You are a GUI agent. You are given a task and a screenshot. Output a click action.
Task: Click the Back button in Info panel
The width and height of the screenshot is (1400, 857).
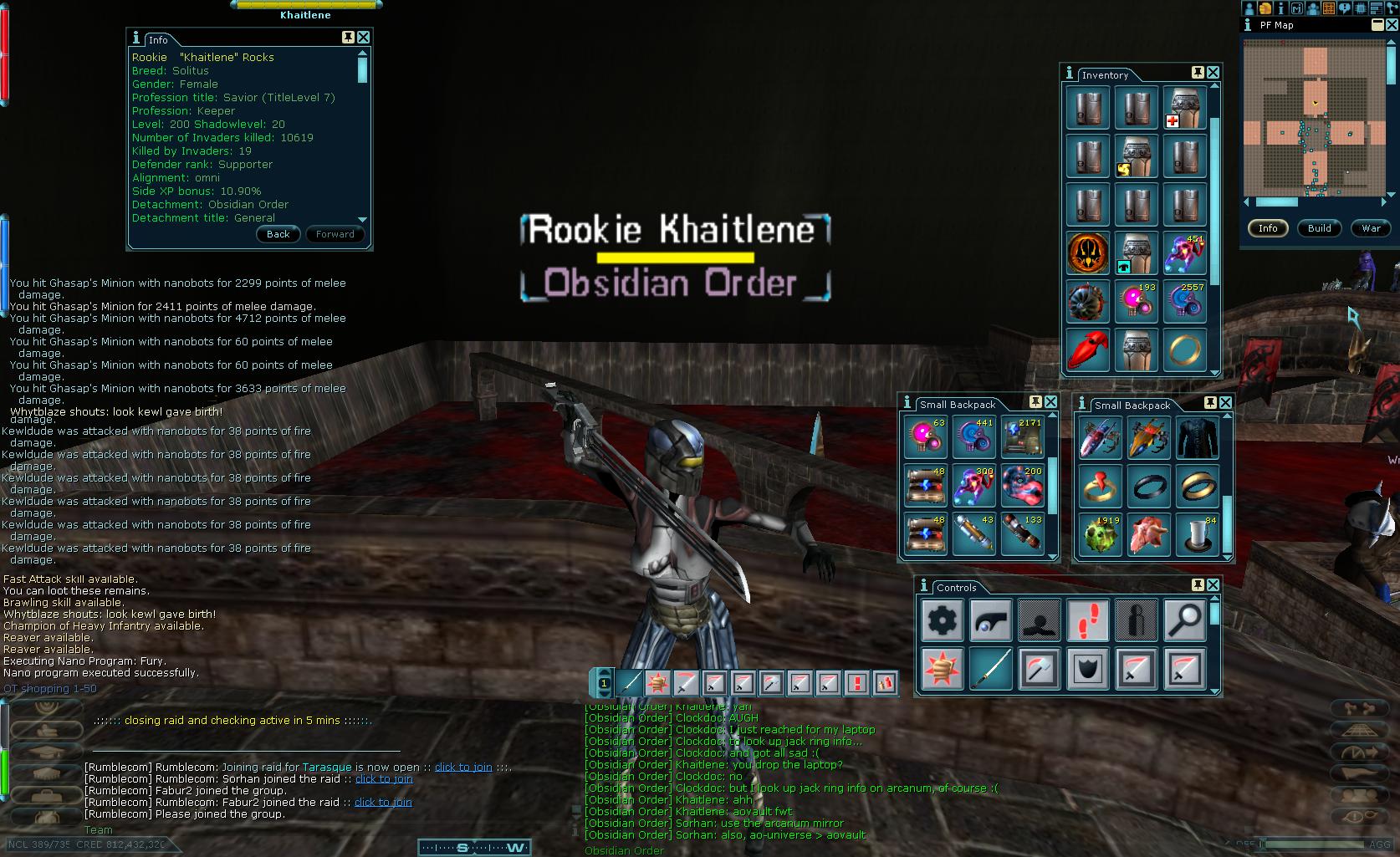pos(278,234)
